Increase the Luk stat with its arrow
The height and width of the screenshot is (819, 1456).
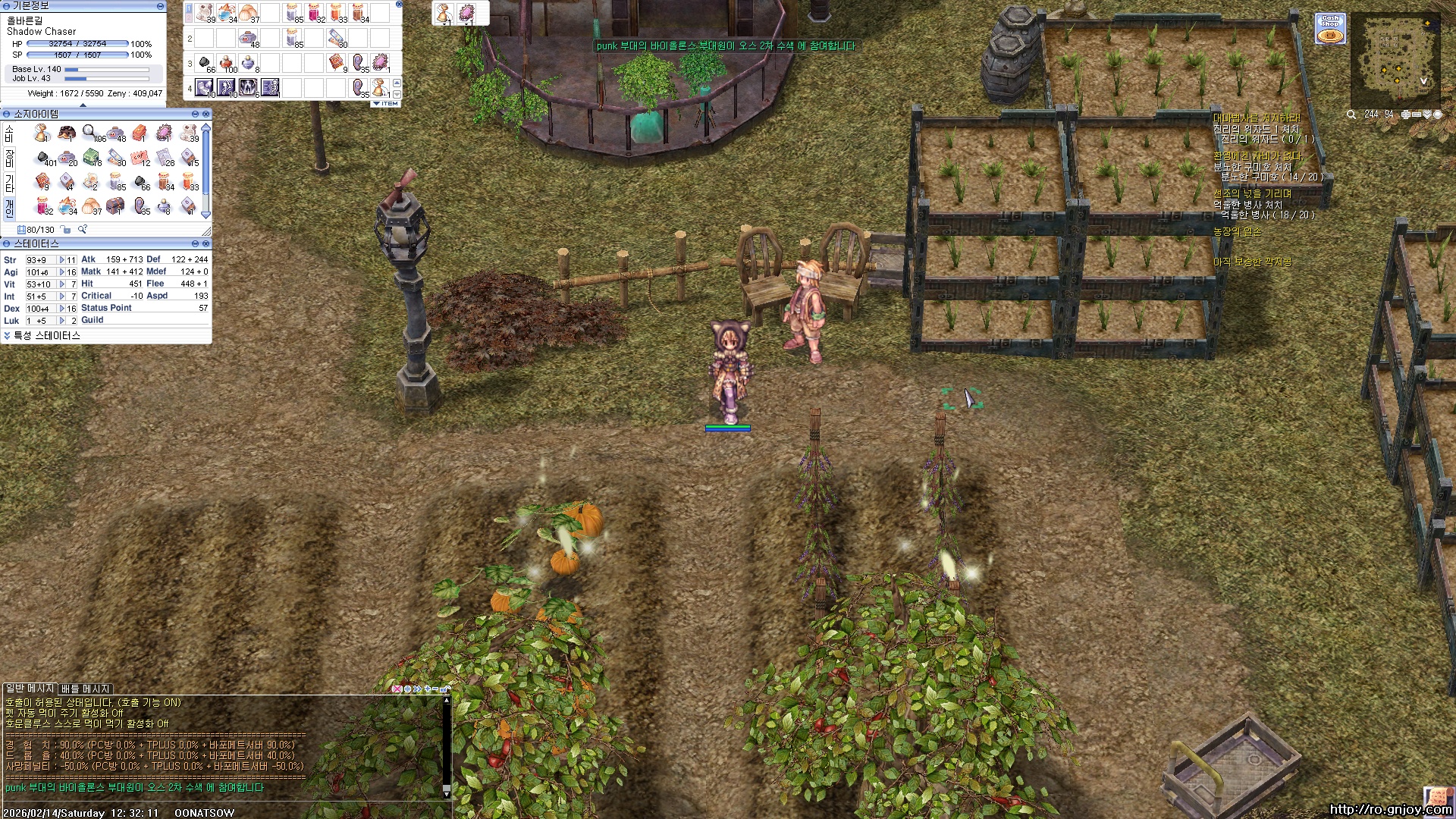[62, 321]
